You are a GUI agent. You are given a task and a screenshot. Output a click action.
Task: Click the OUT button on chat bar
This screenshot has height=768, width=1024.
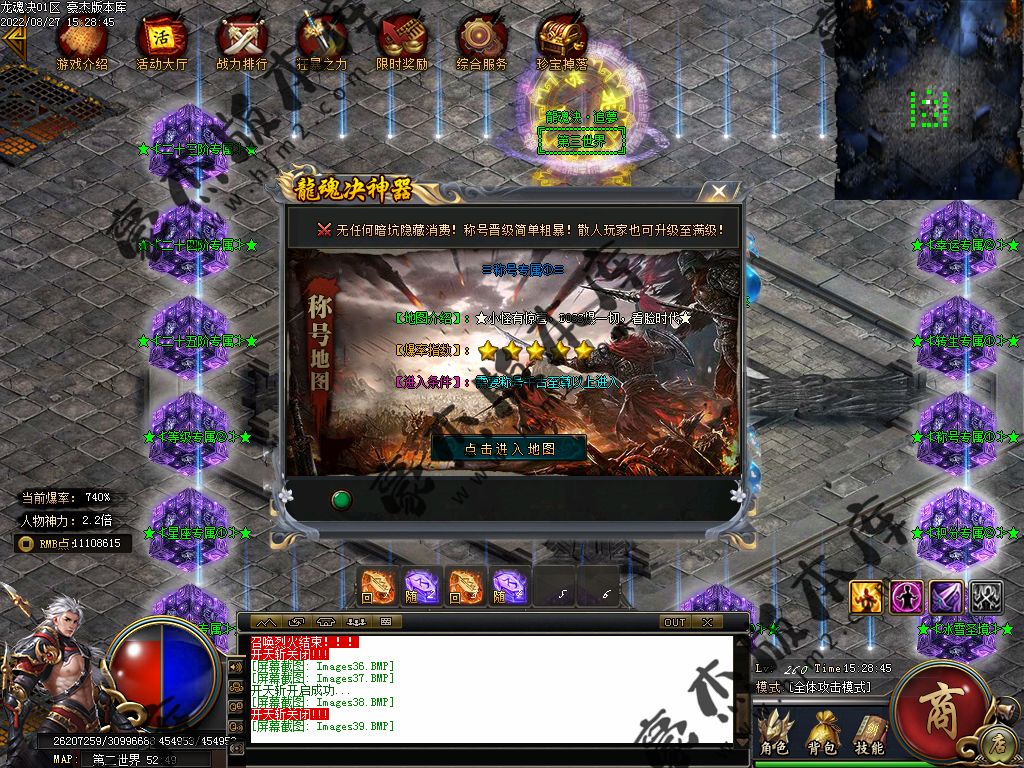click(675, 622)
